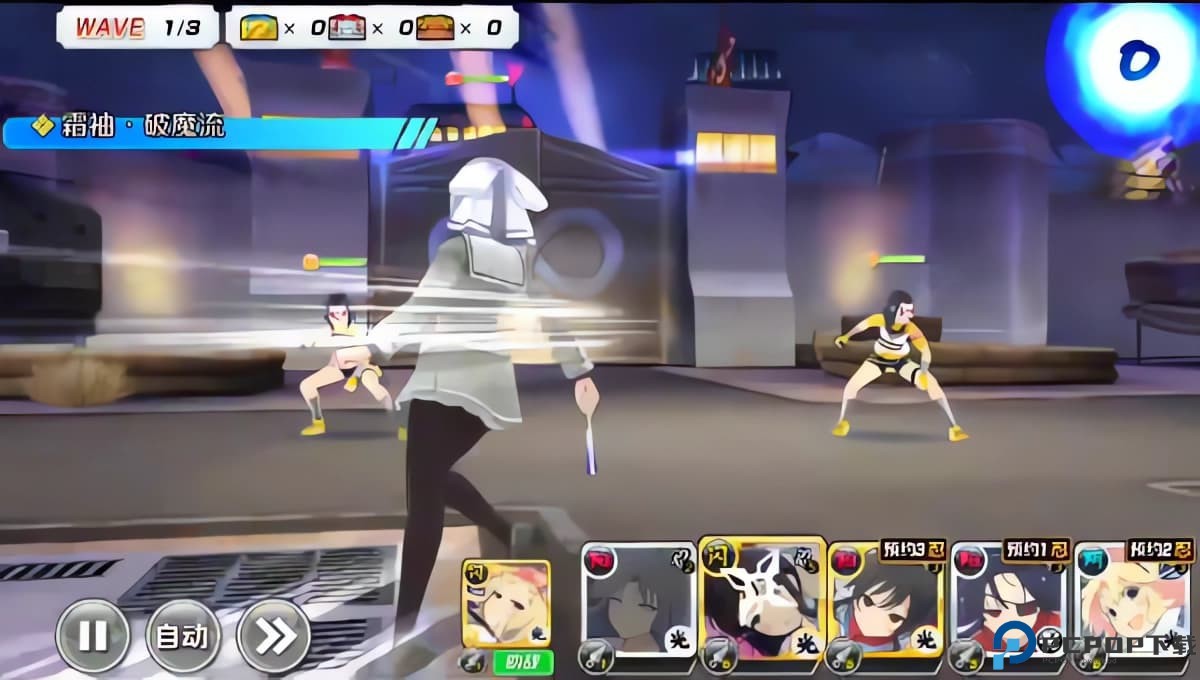
Task: Pause the battle with the pause button
Action: [x=92, y=635]
